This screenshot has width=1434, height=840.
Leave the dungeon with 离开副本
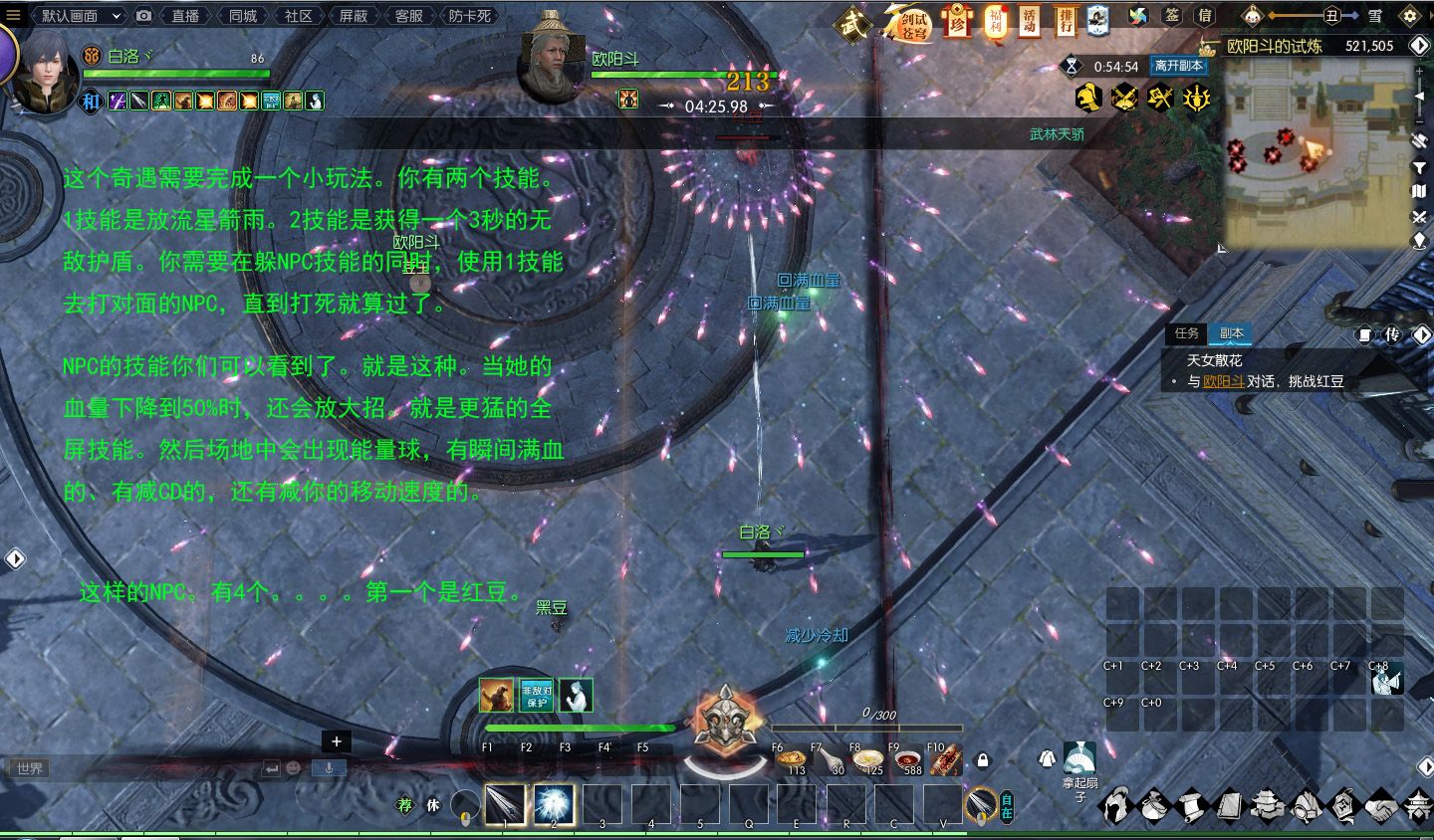point(1178,66)
